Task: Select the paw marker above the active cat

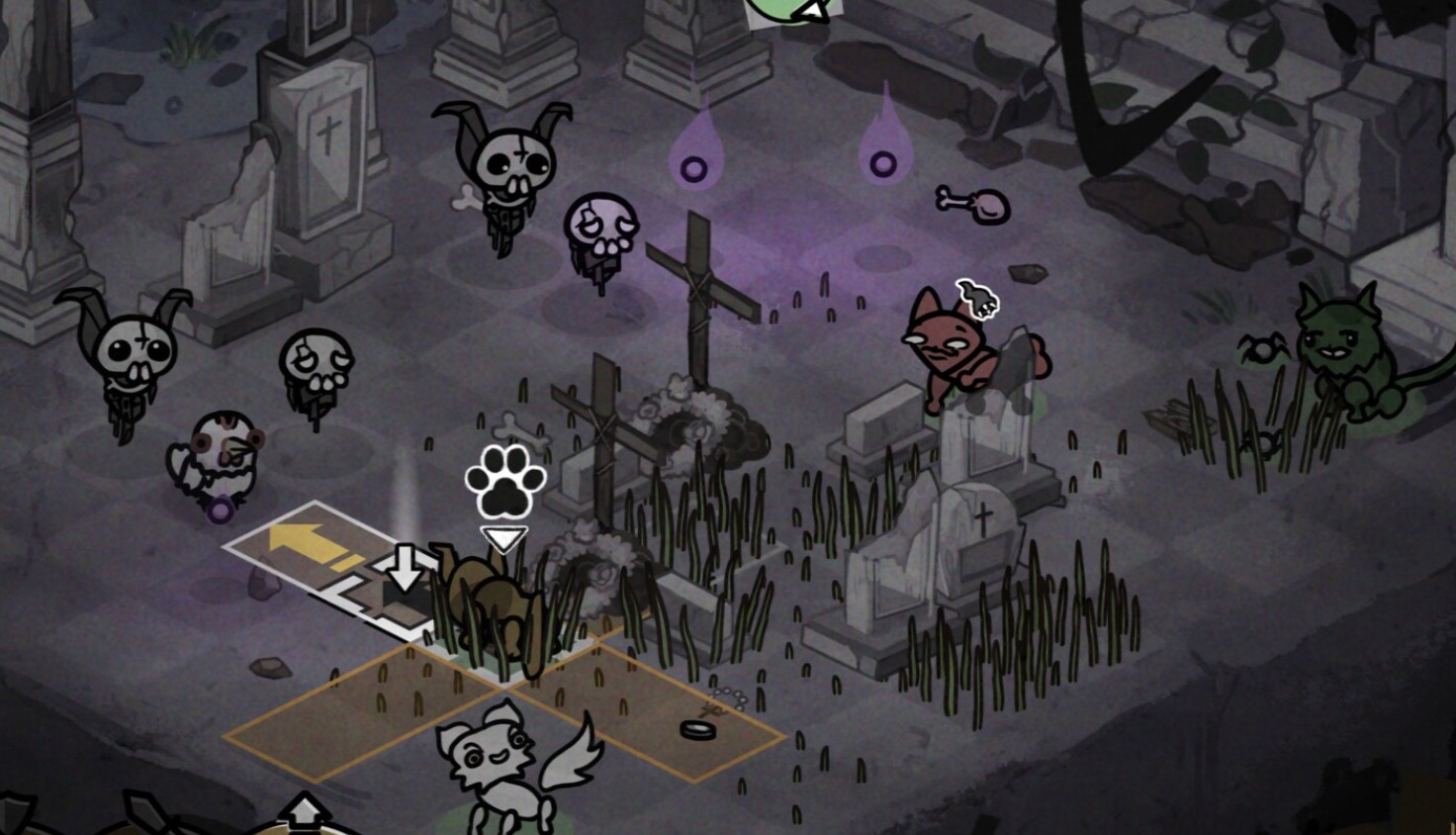Action: 504,480
